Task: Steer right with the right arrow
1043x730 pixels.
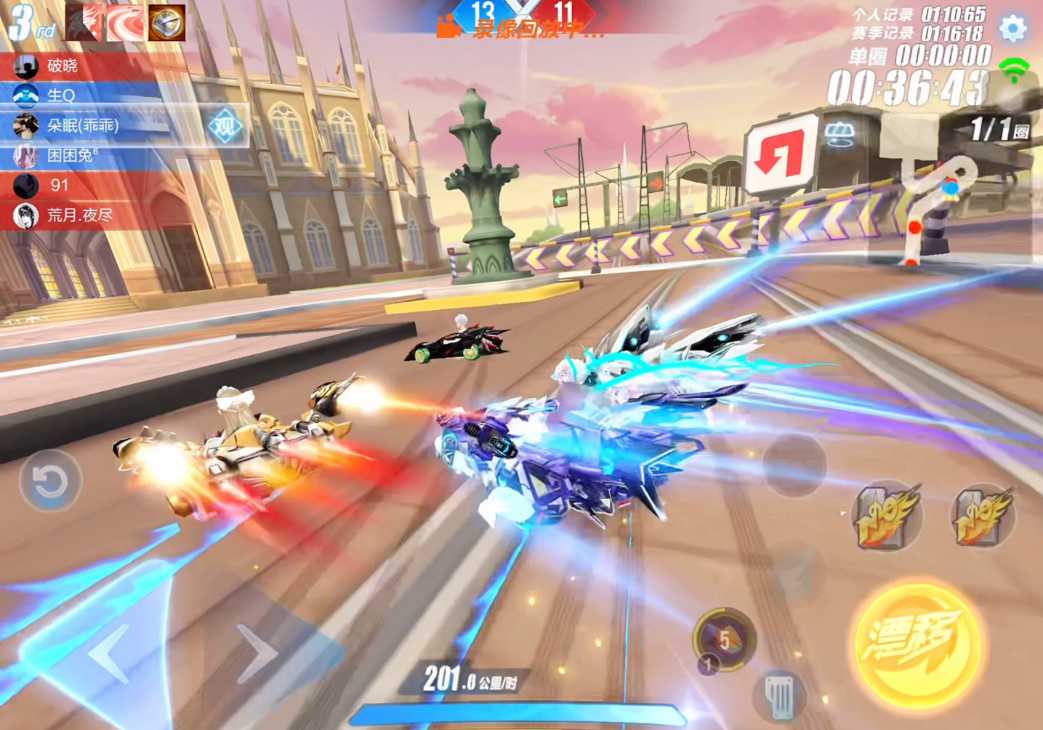Action: (255, 654)
